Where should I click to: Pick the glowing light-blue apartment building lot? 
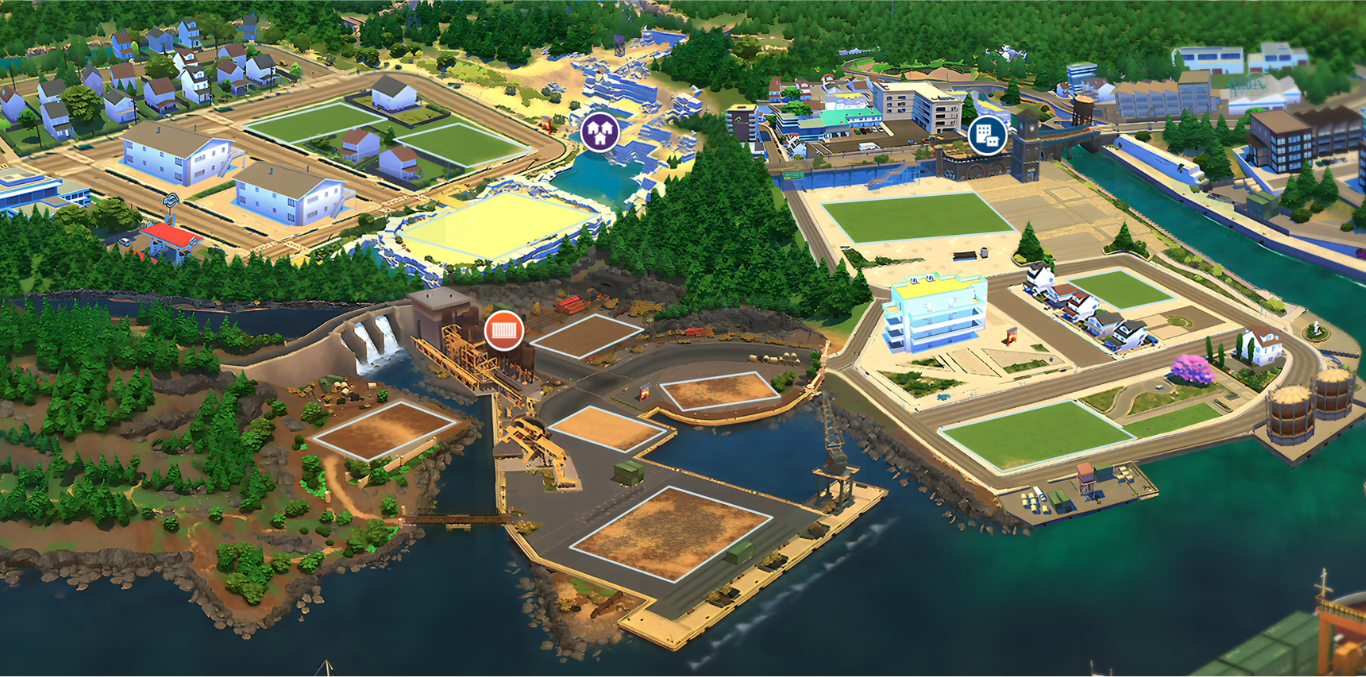[x=936, y=312]
